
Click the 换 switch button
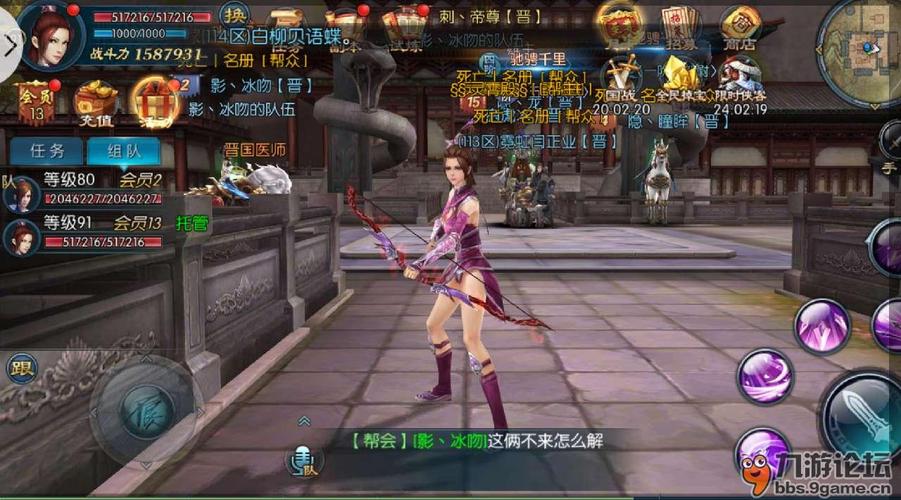pos(234,15)
